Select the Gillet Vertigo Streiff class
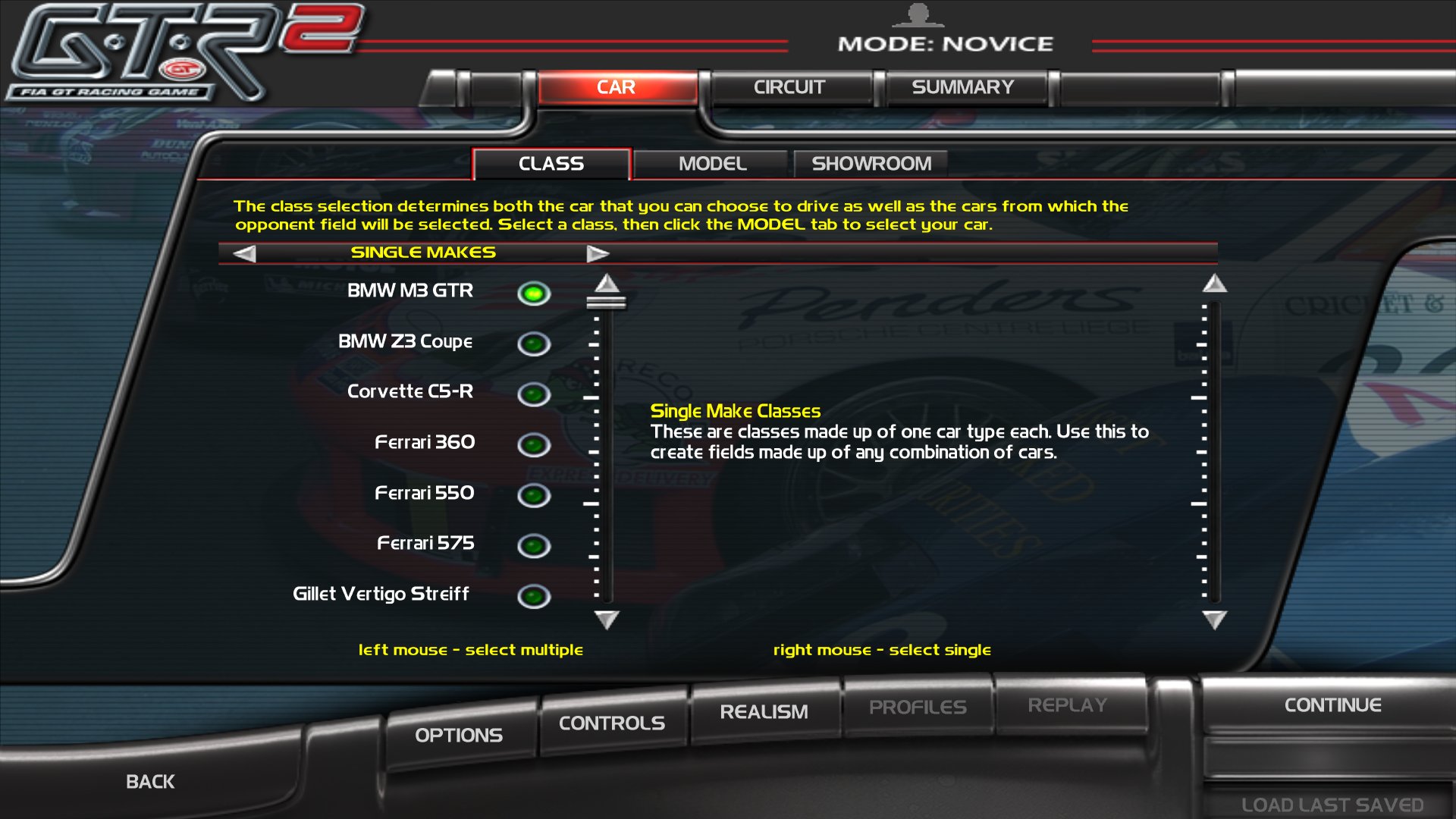The image size is (1456, 819). pos(533,596)
